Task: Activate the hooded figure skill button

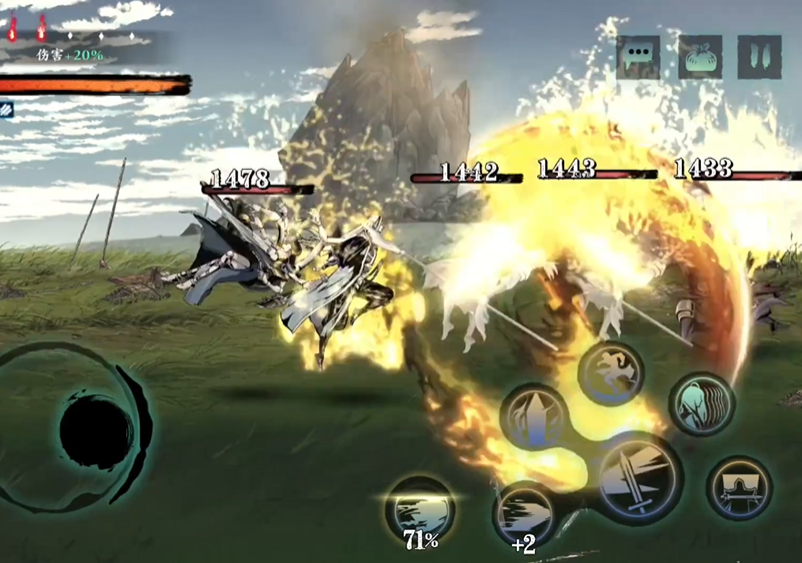Action: [739, 487]
